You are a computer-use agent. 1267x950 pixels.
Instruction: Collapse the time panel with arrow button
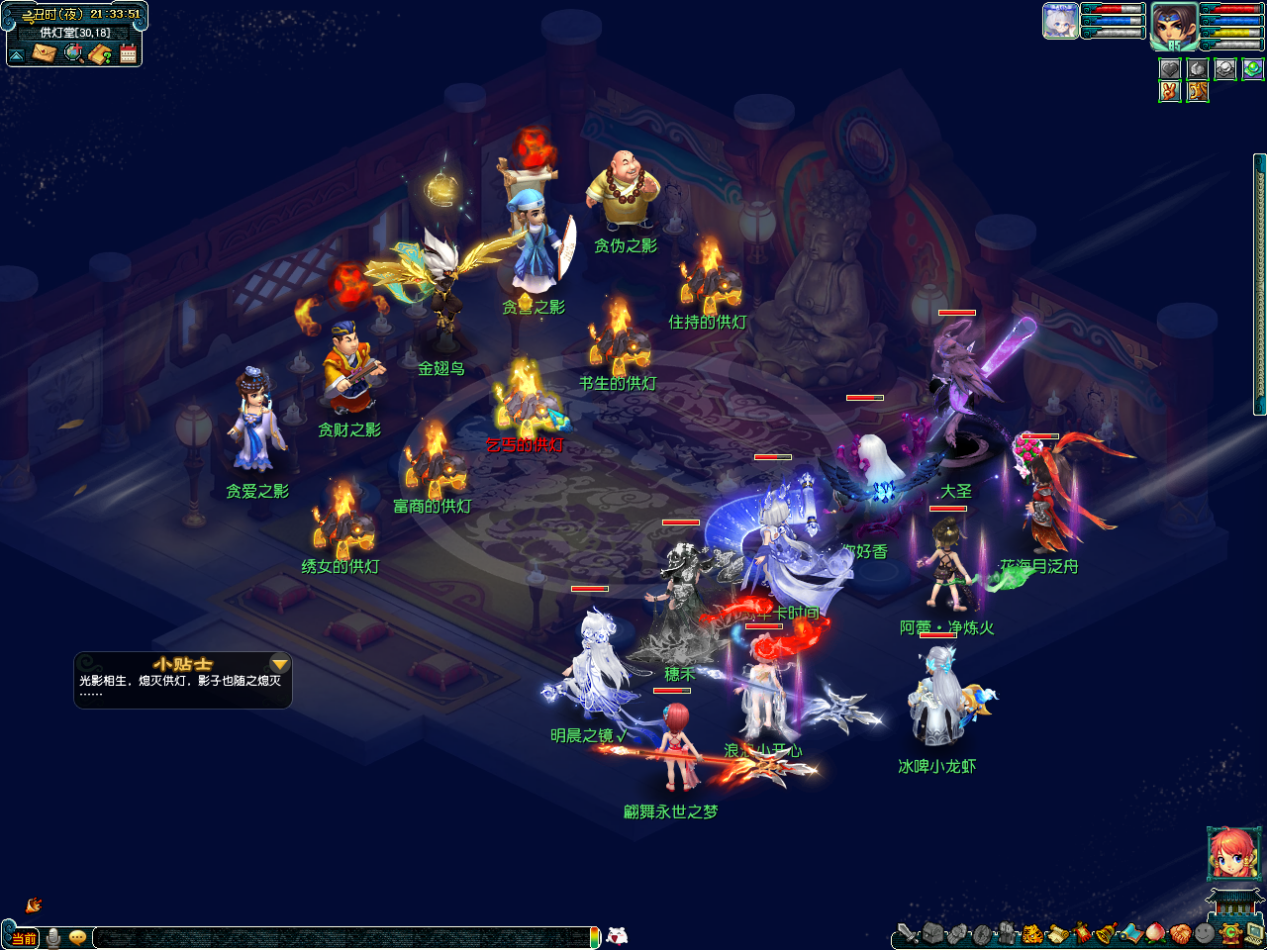pyautogui.click(x=17, y=54)
